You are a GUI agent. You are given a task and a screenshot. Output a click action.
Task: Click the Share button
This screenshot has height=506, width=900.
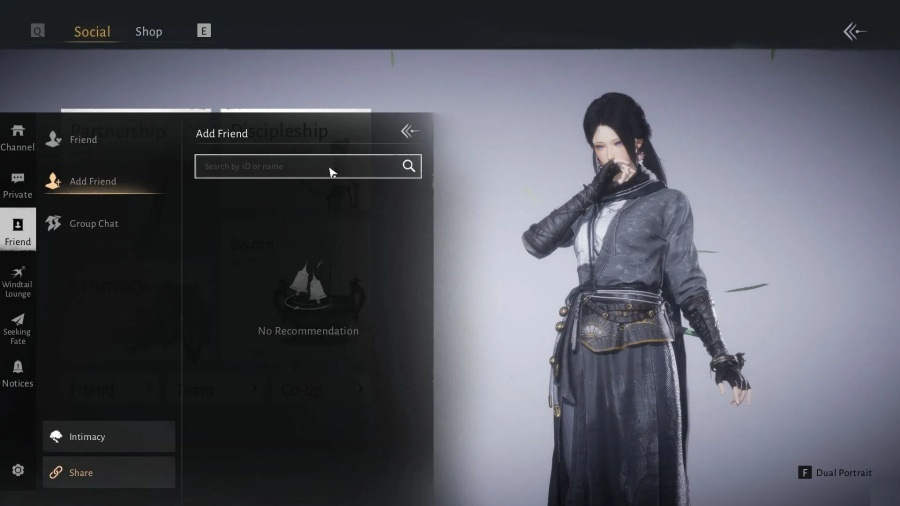pyautogui.click(x=109, y=472)
